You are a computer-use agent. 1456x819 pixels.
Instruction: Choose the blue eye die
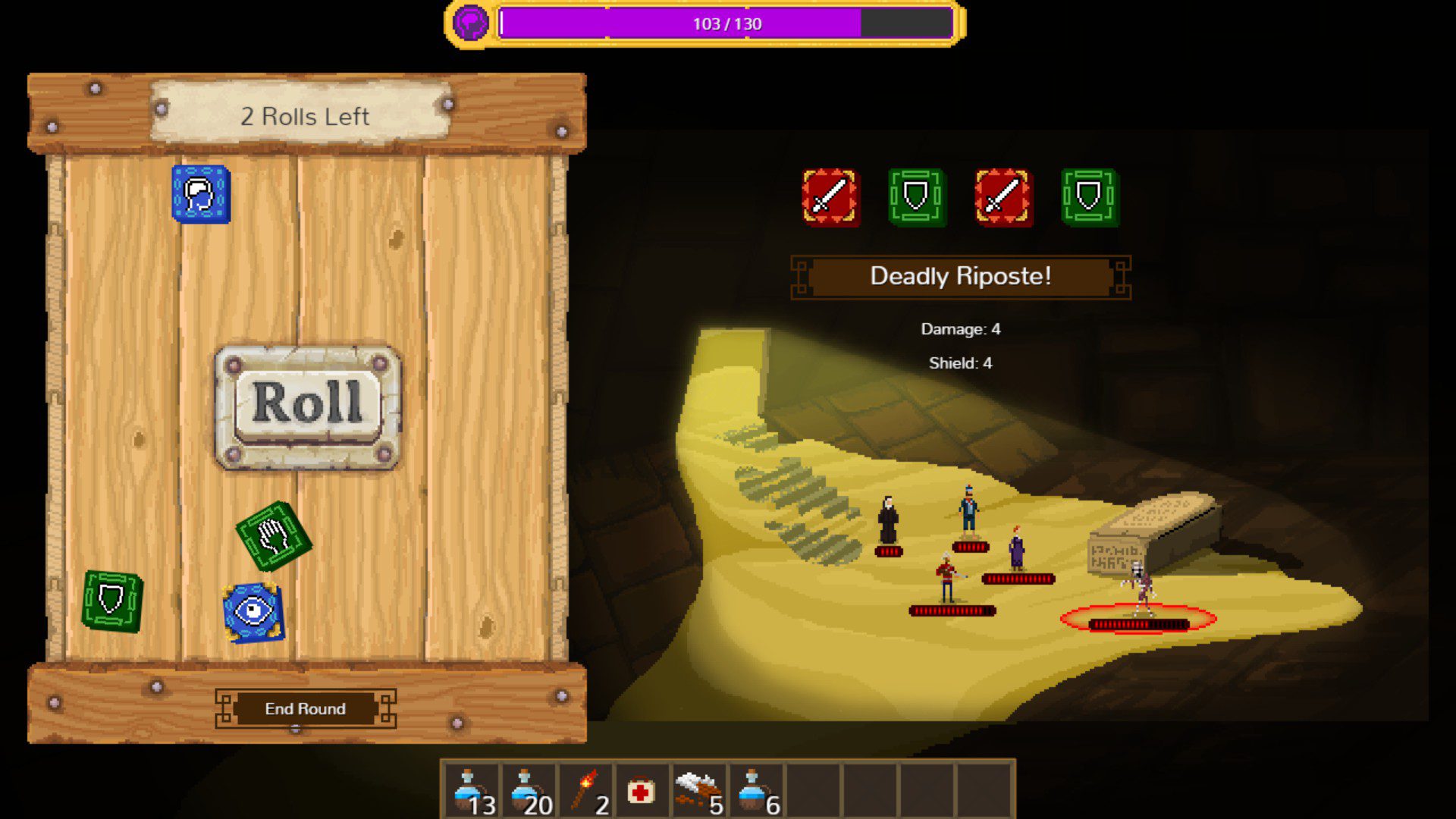point(253,611)
